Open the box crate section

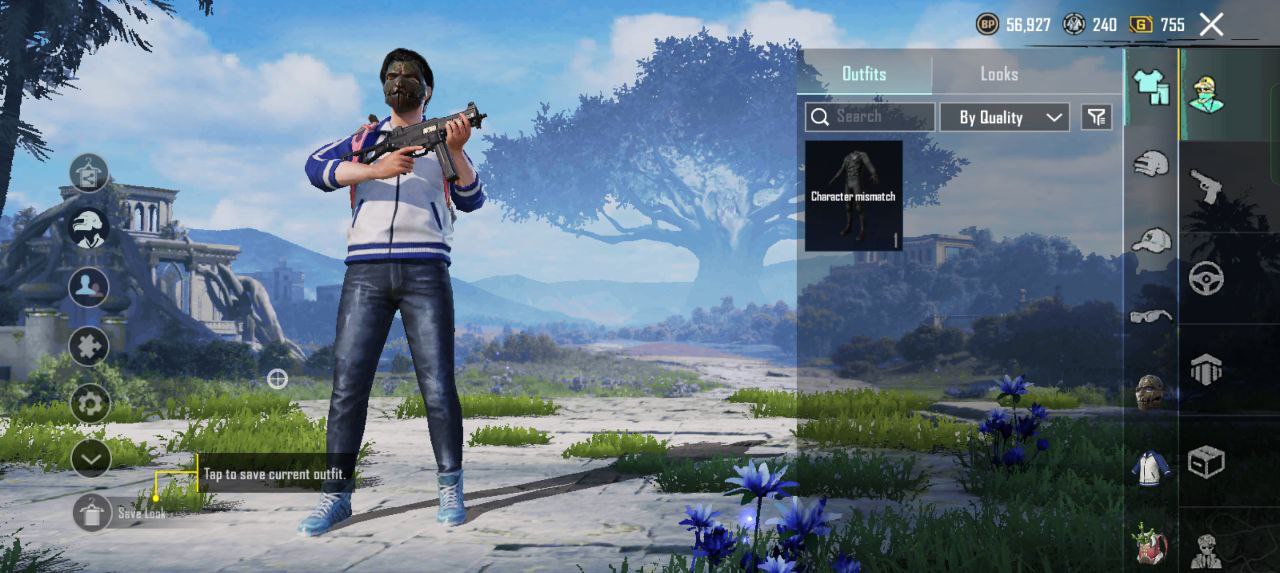pyautogui.click(x=1206, y=462)
